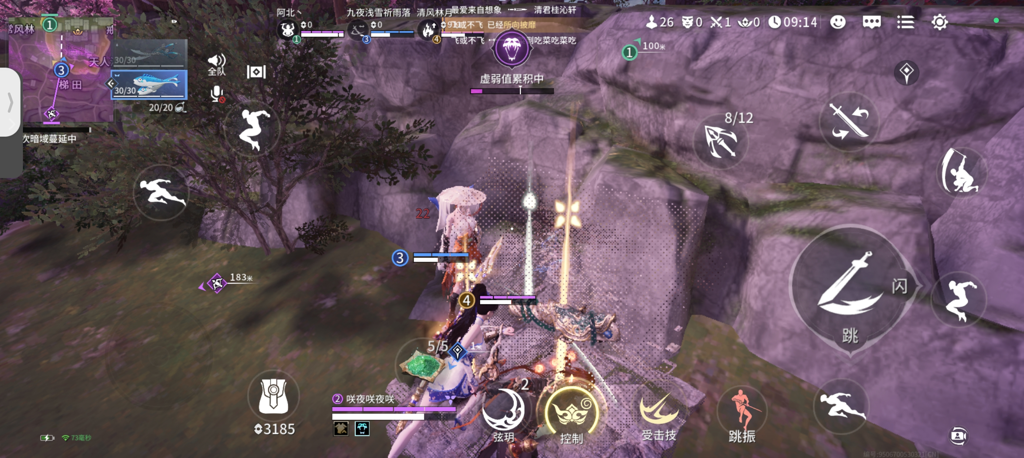
Task: Tap the swap weapon button
Action: [x=848, y=121]
